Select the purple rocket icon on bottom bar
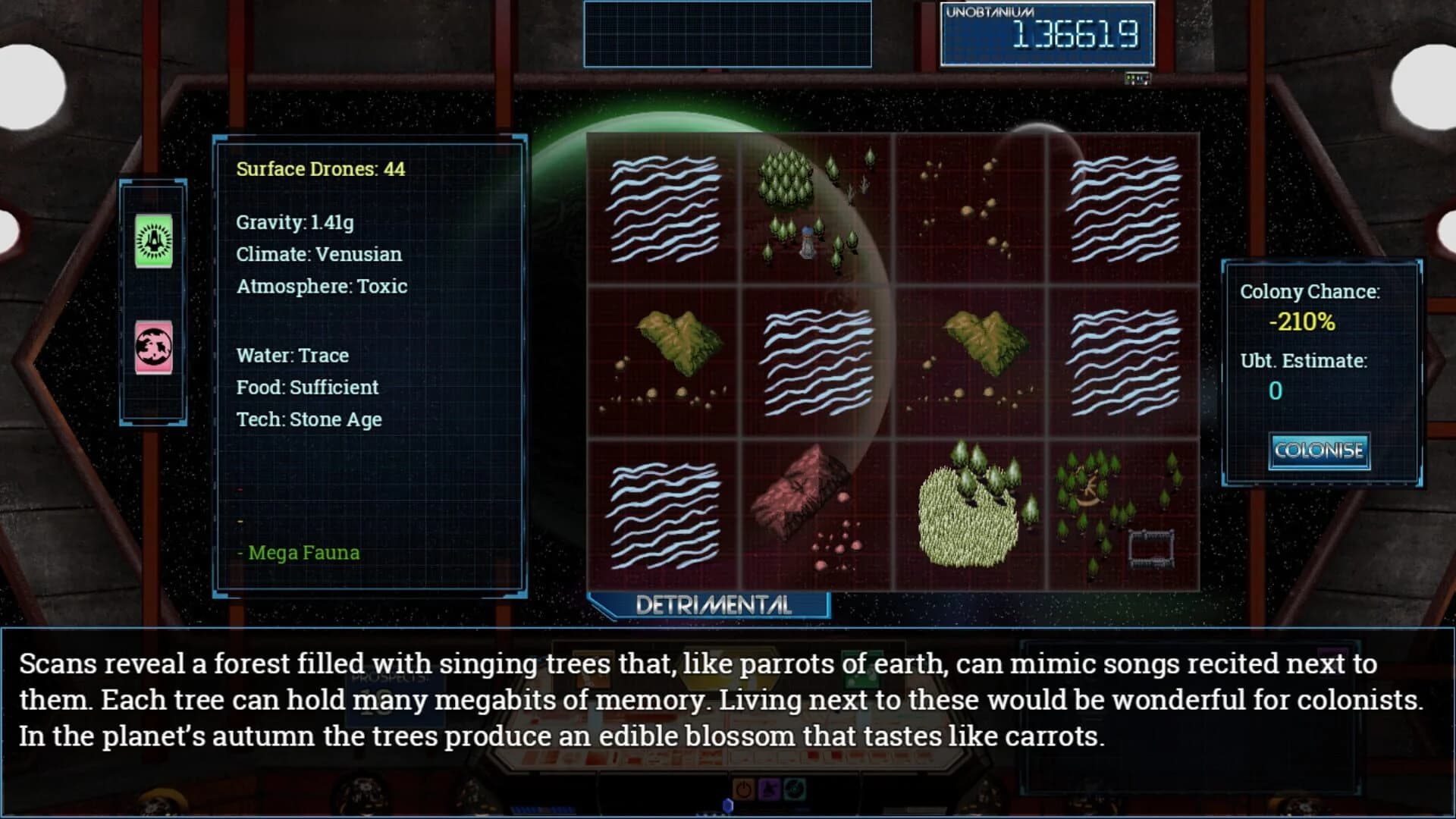This screenshot has width=1456, height=819. [770, 789]
